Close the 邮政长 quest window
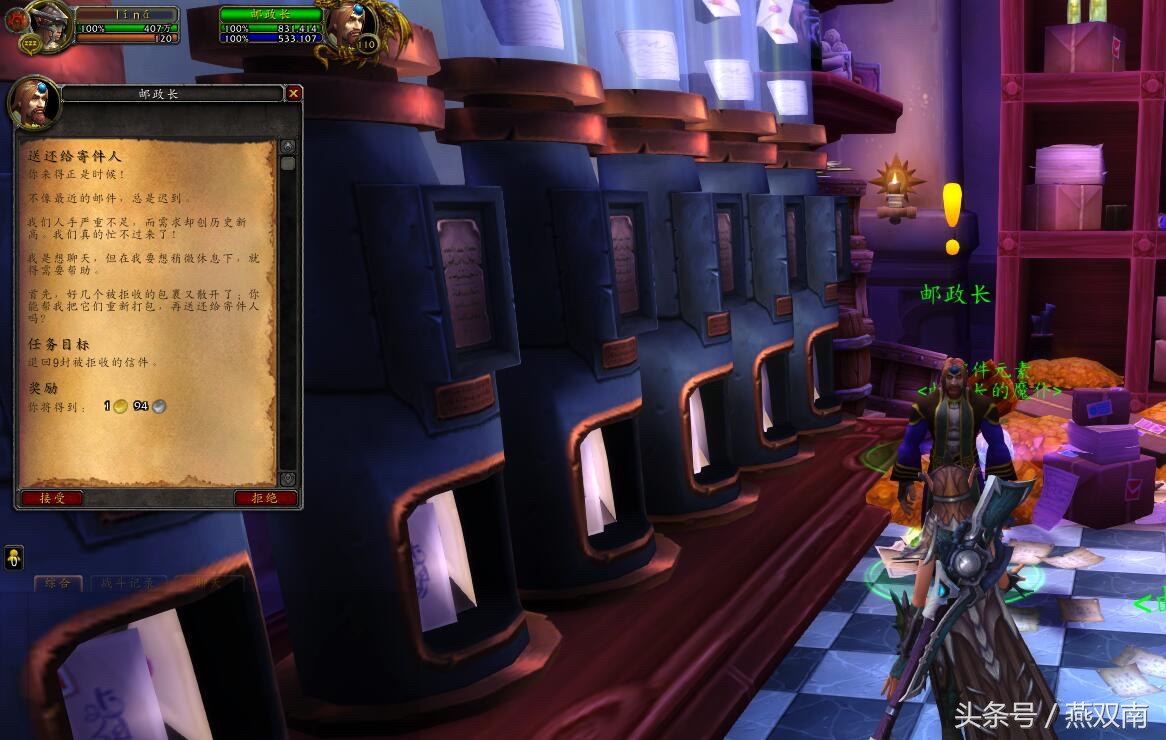This screenshot has width=1166, height=740. [293, 93]
